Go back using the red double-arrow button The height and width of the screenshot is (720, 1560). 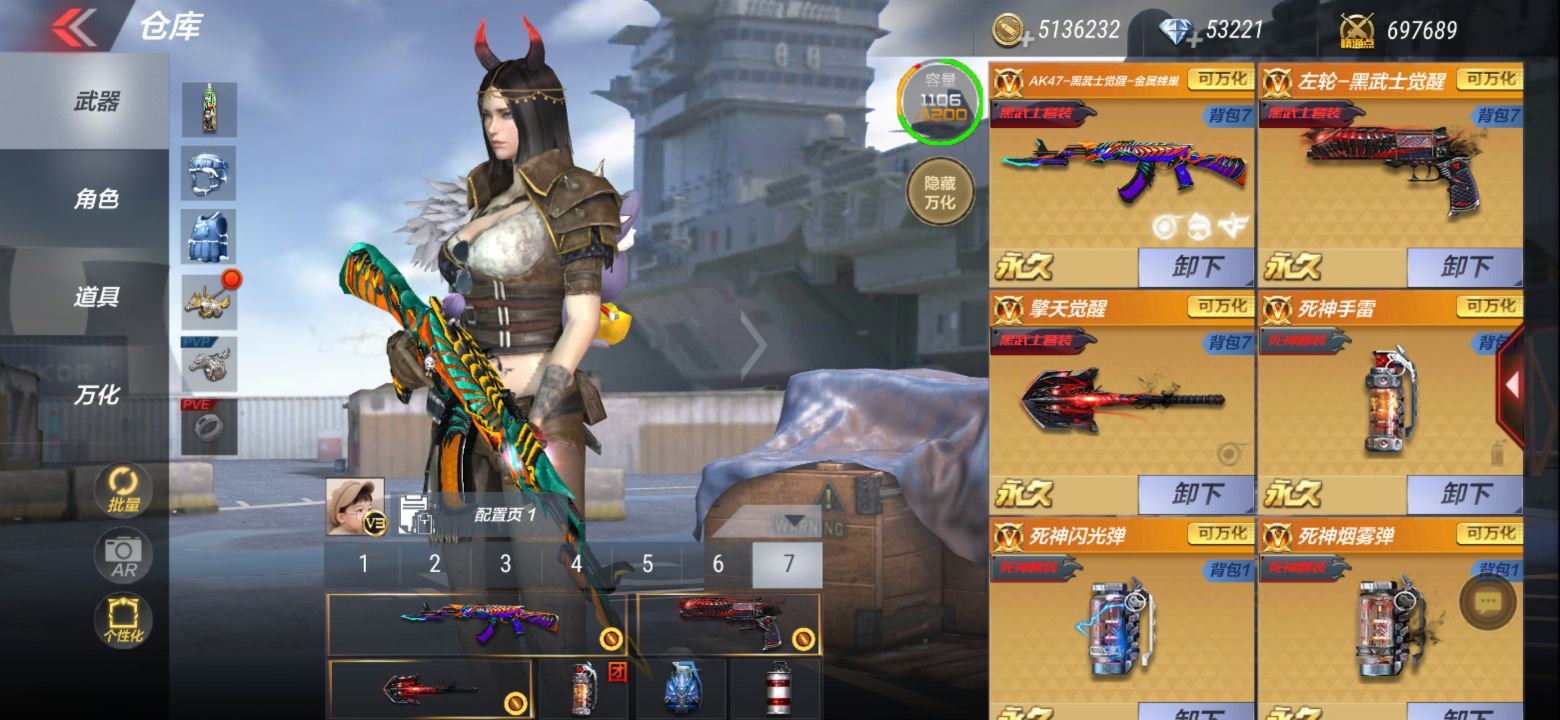[73, 27]
